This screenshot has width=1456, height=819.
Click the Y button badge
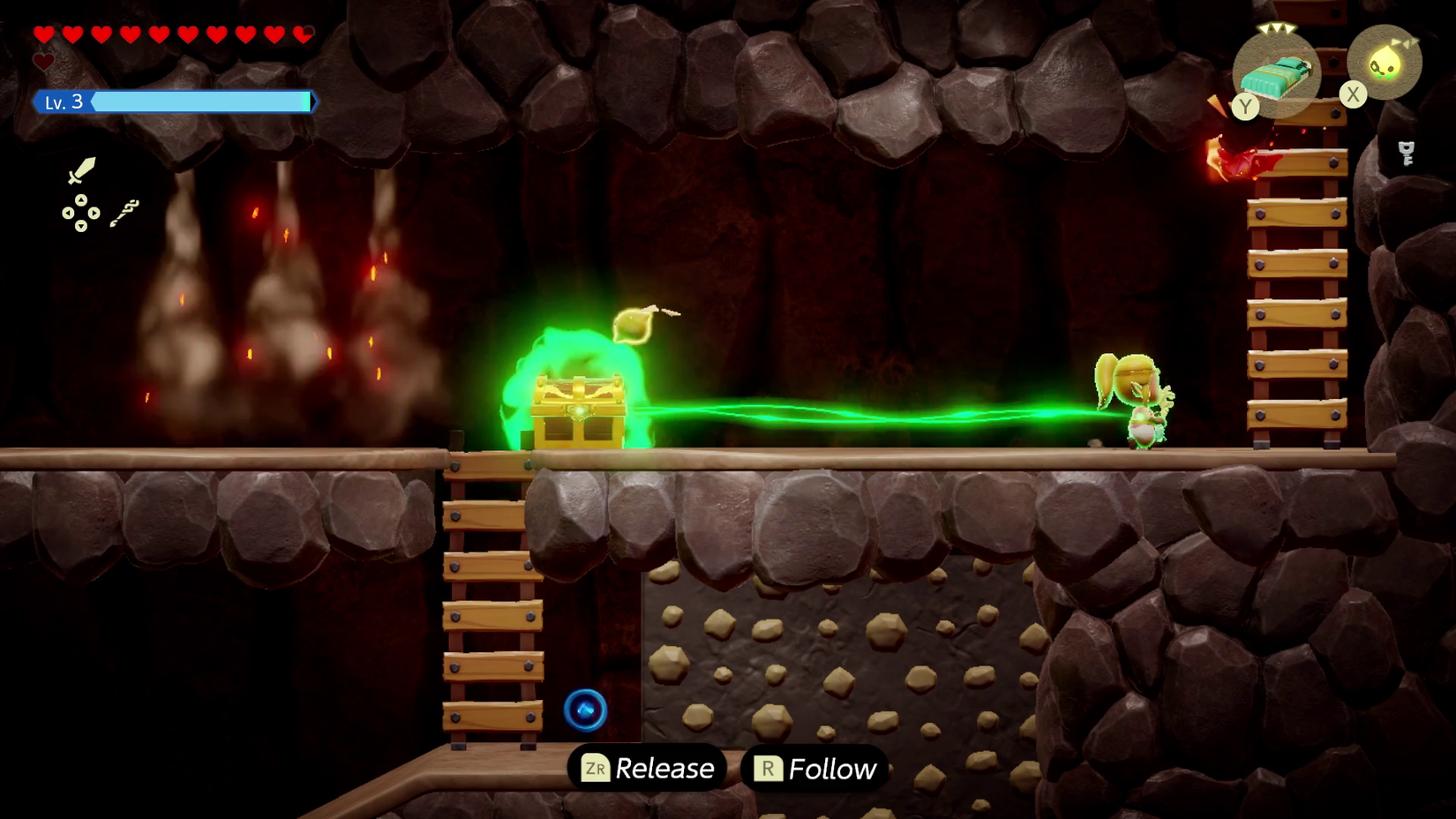1246,106
